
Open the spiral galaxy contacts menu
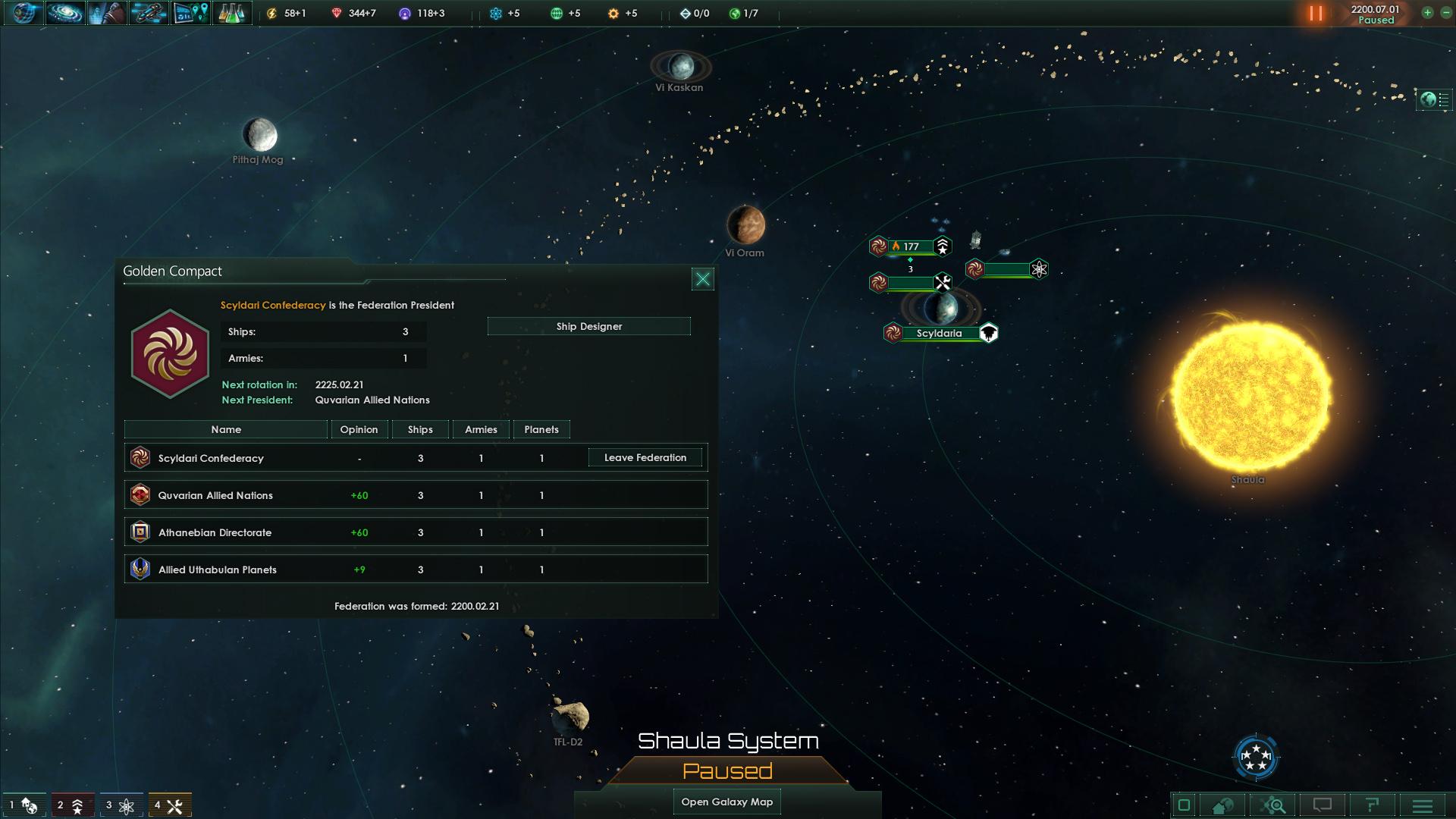click(65, 13)
